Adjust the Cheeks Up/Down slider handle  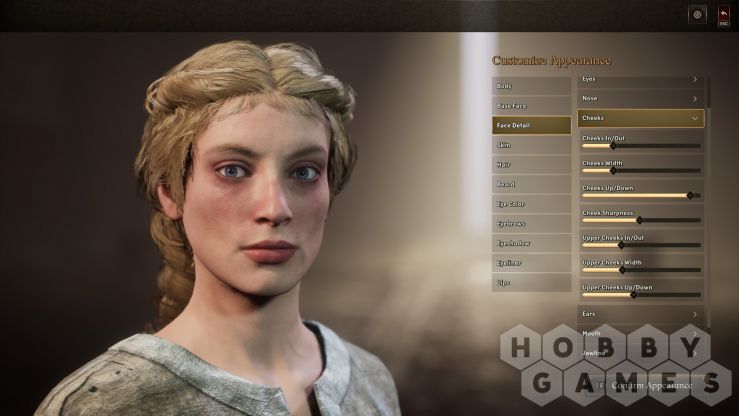pos(689,195)
